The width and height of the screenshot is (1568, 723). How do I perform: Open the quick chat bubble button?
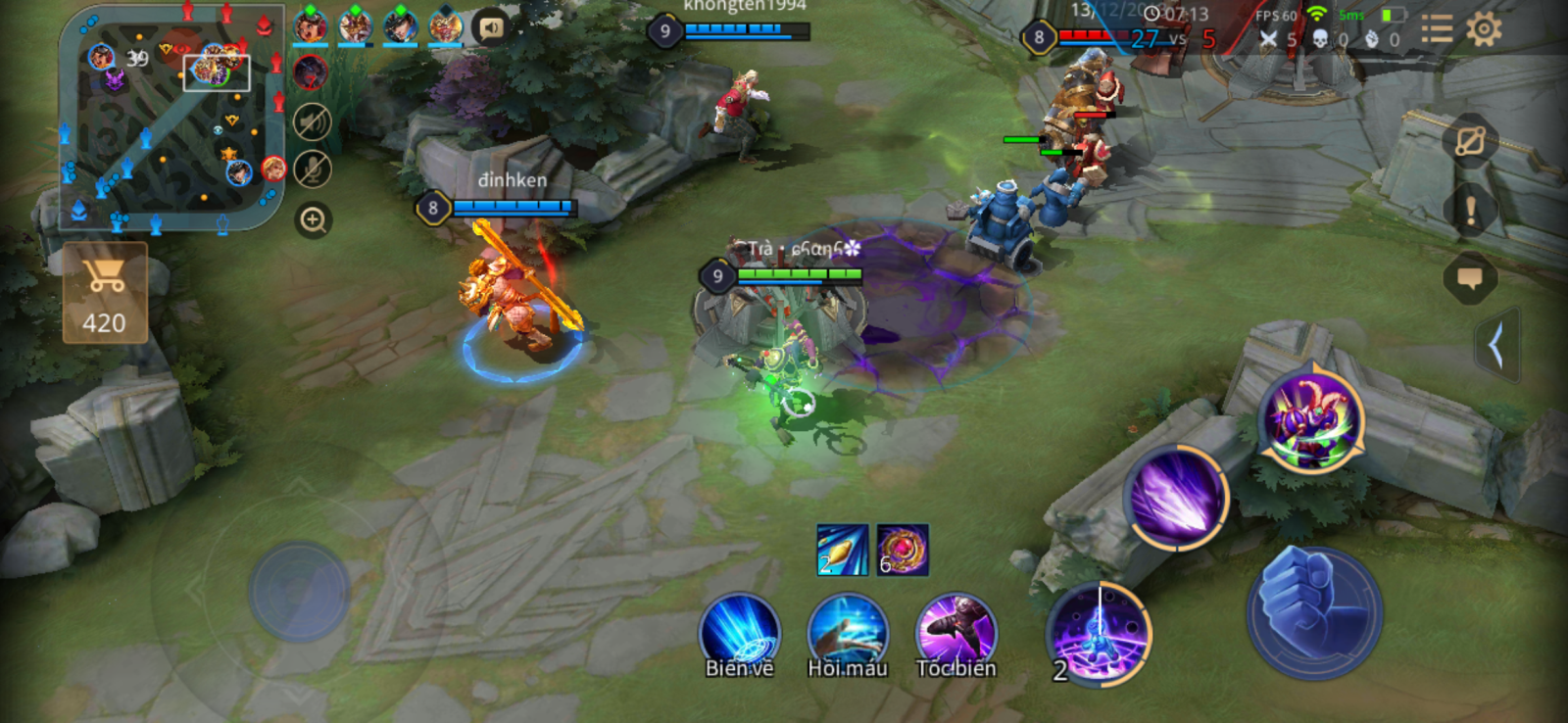[1470, 278]
